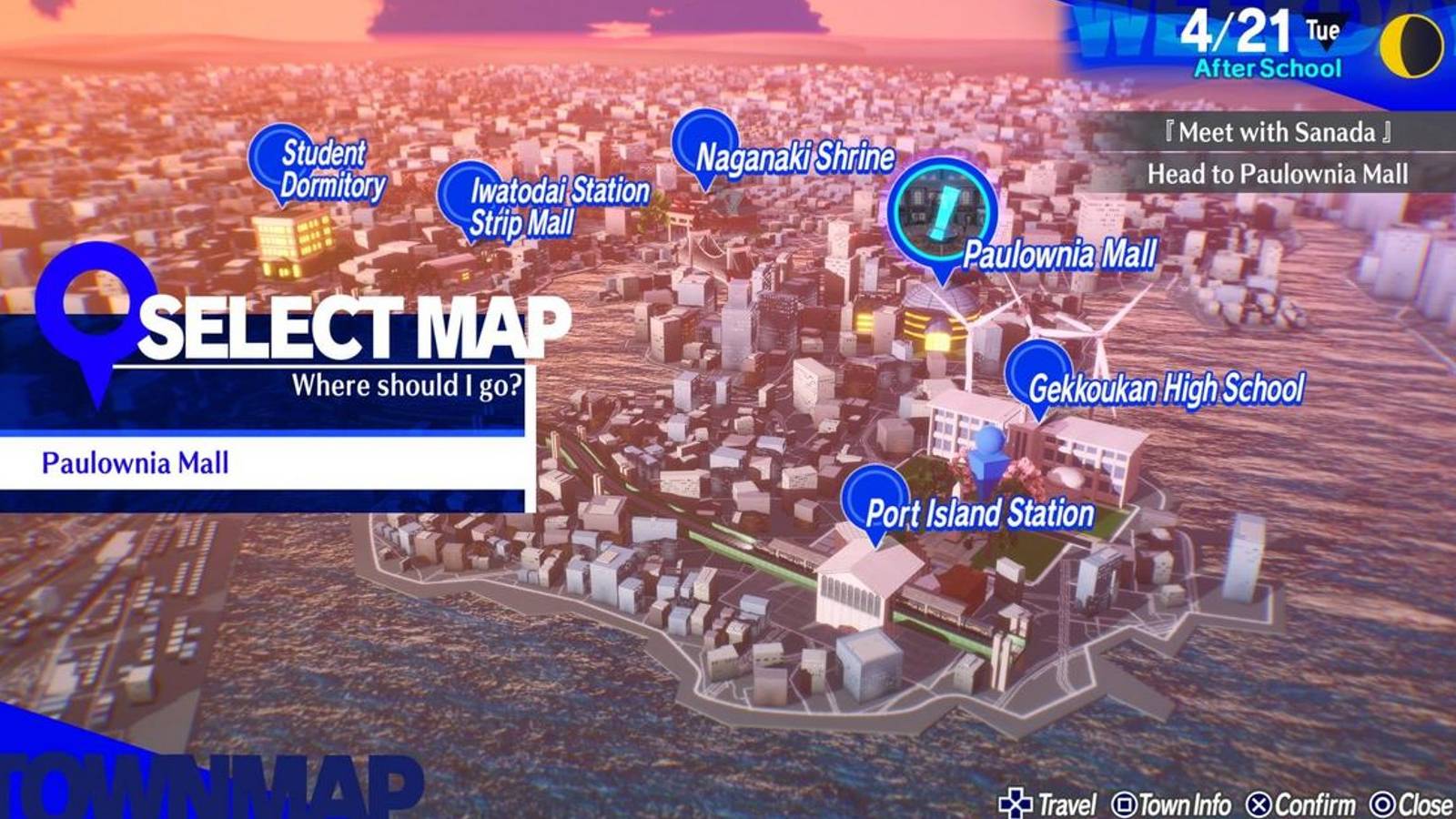Click the Paulownia Mall destination name bar
The image size is (1456, 819).
136,462
